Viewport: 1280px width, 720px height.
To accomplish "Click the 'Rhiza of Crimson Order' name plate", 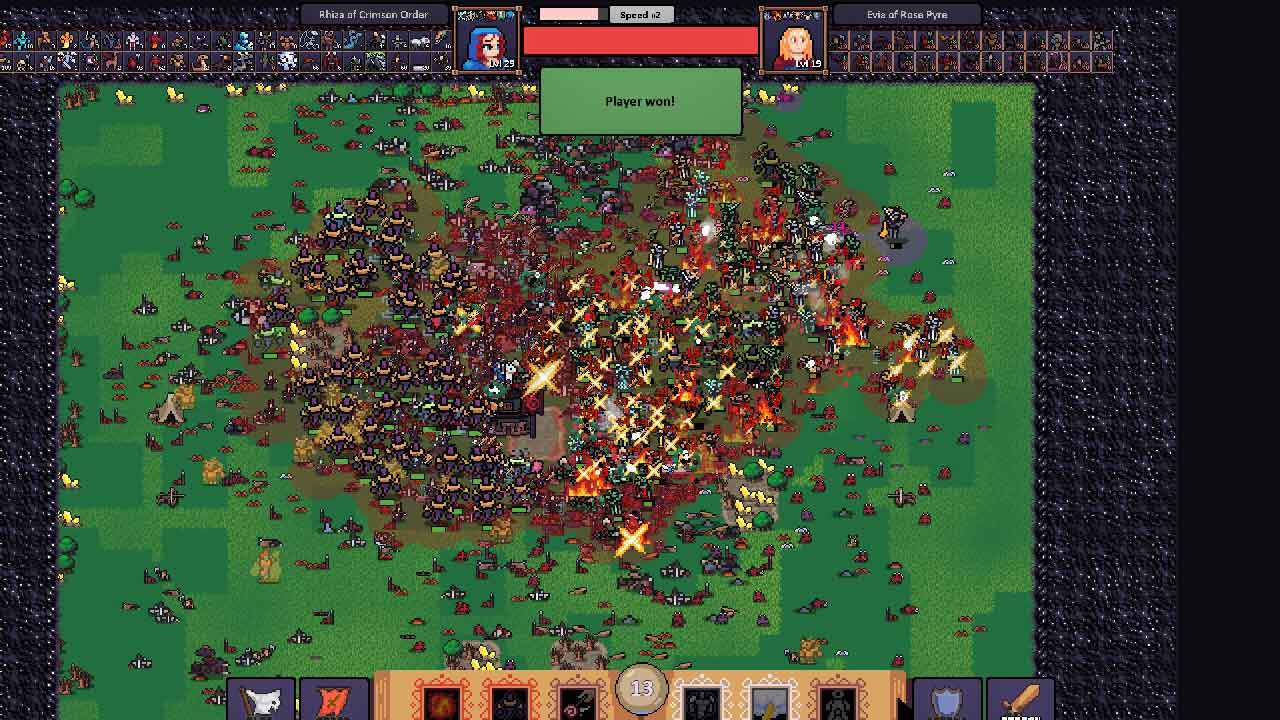I will [x=373, y=15].
